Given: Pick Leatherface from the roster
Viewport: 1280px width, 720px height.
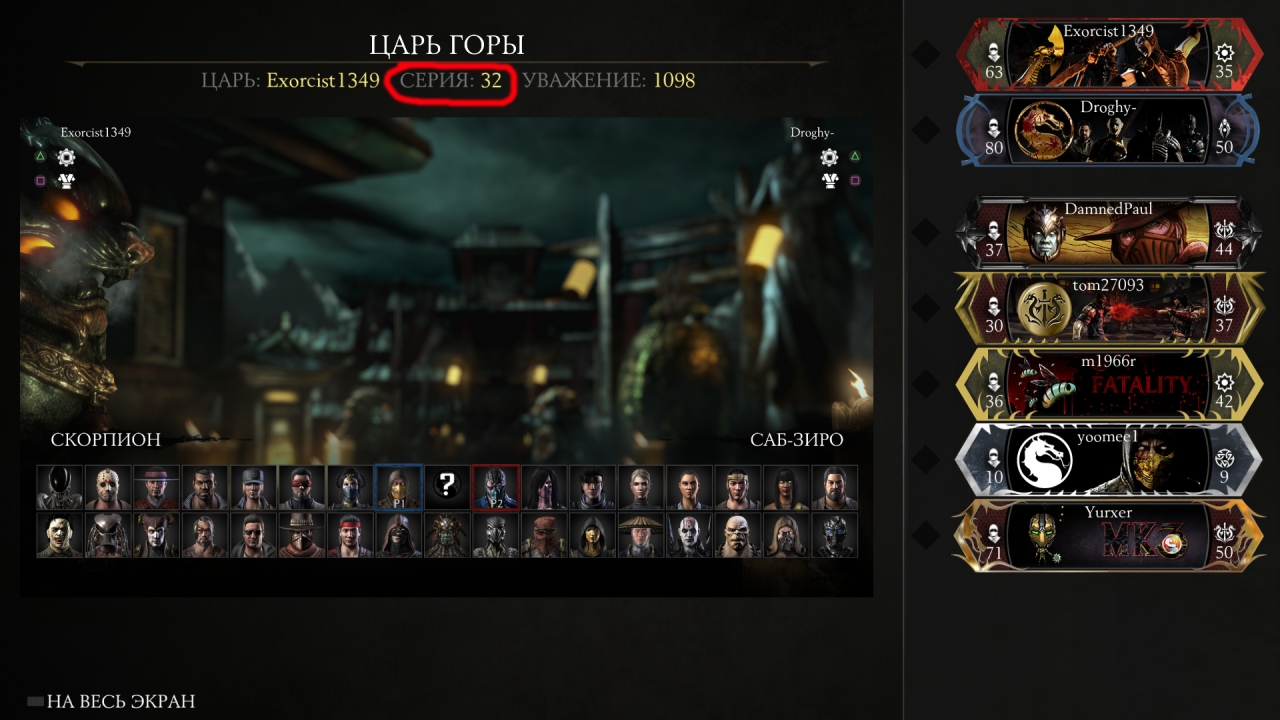Looking at the screenshot, I should tap(60, 536).
